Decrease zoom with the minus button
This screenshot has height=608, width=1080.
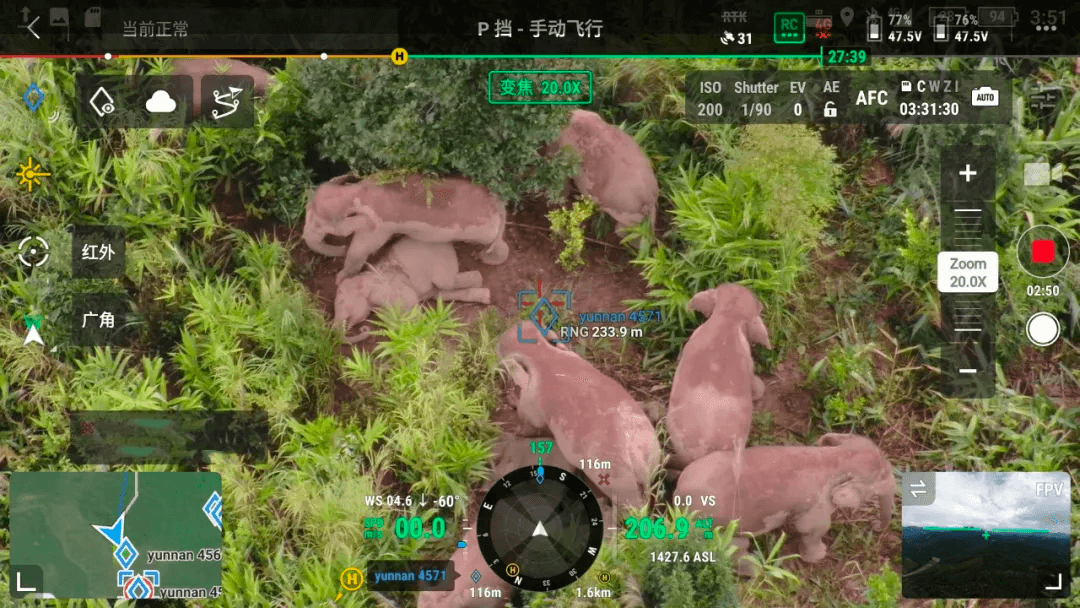click(967, 371)
